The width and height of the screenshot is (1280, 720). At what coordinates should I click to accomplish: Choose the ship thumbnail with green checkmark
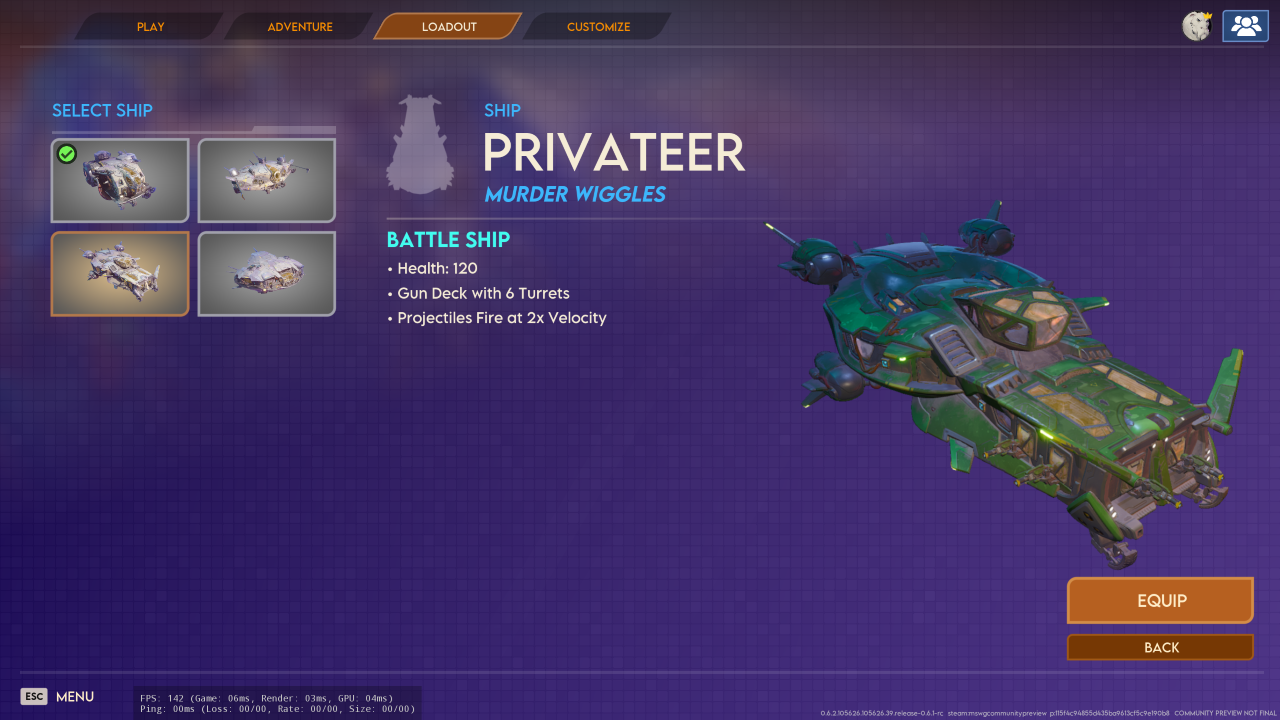(120, 180)
